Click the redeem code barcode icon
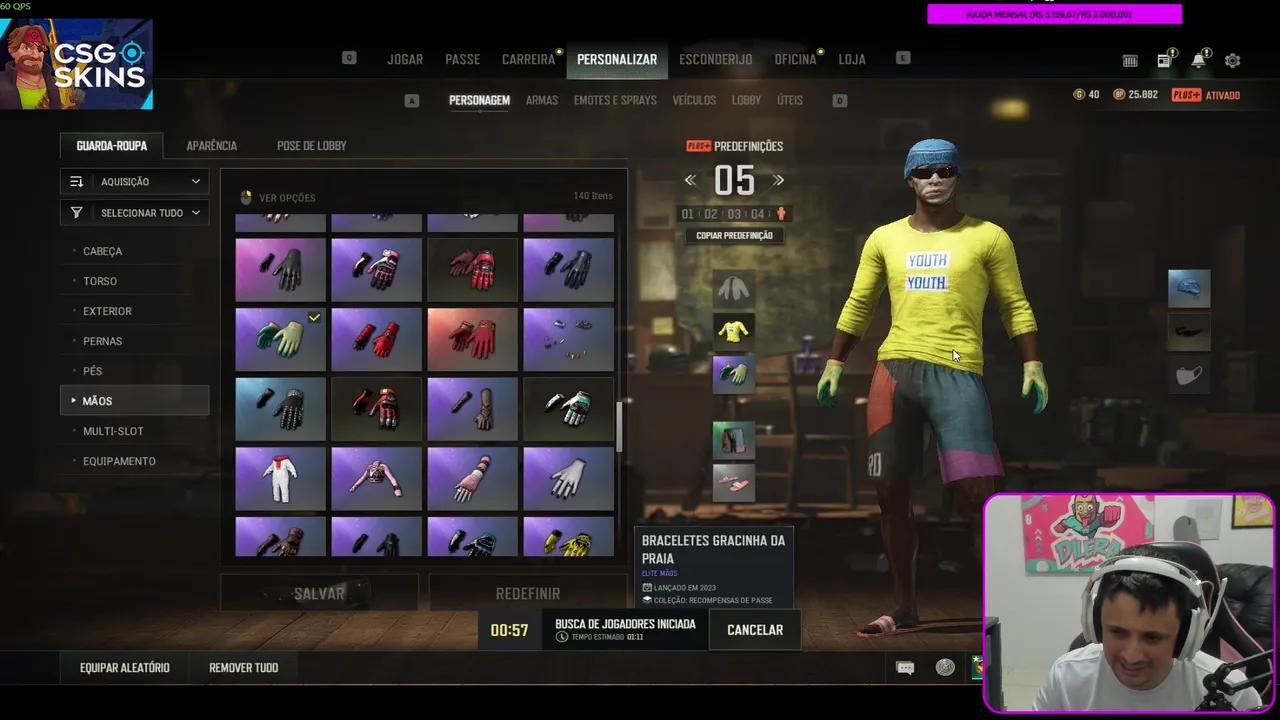The height and width of the screenshot is (720, 1280). click(1130, 61)
